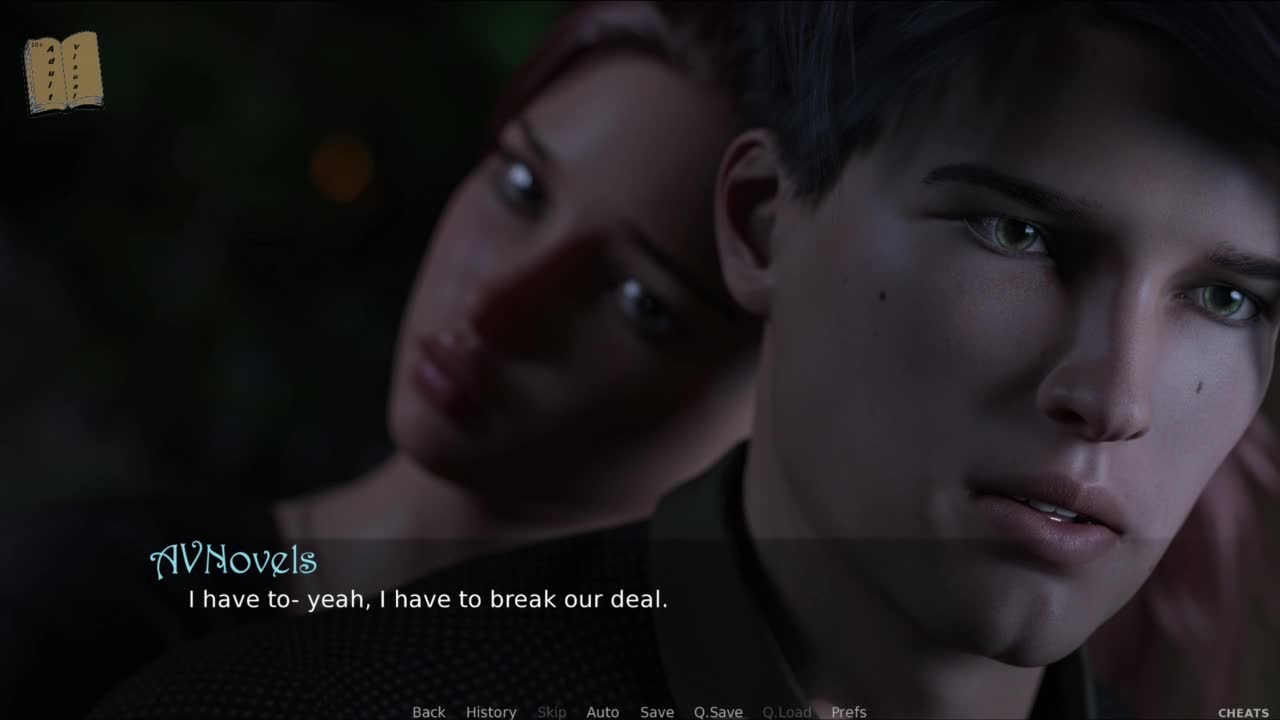1280x720 pixels.
Task: Open the Save game menu
Action: click(x=657, y=712)
